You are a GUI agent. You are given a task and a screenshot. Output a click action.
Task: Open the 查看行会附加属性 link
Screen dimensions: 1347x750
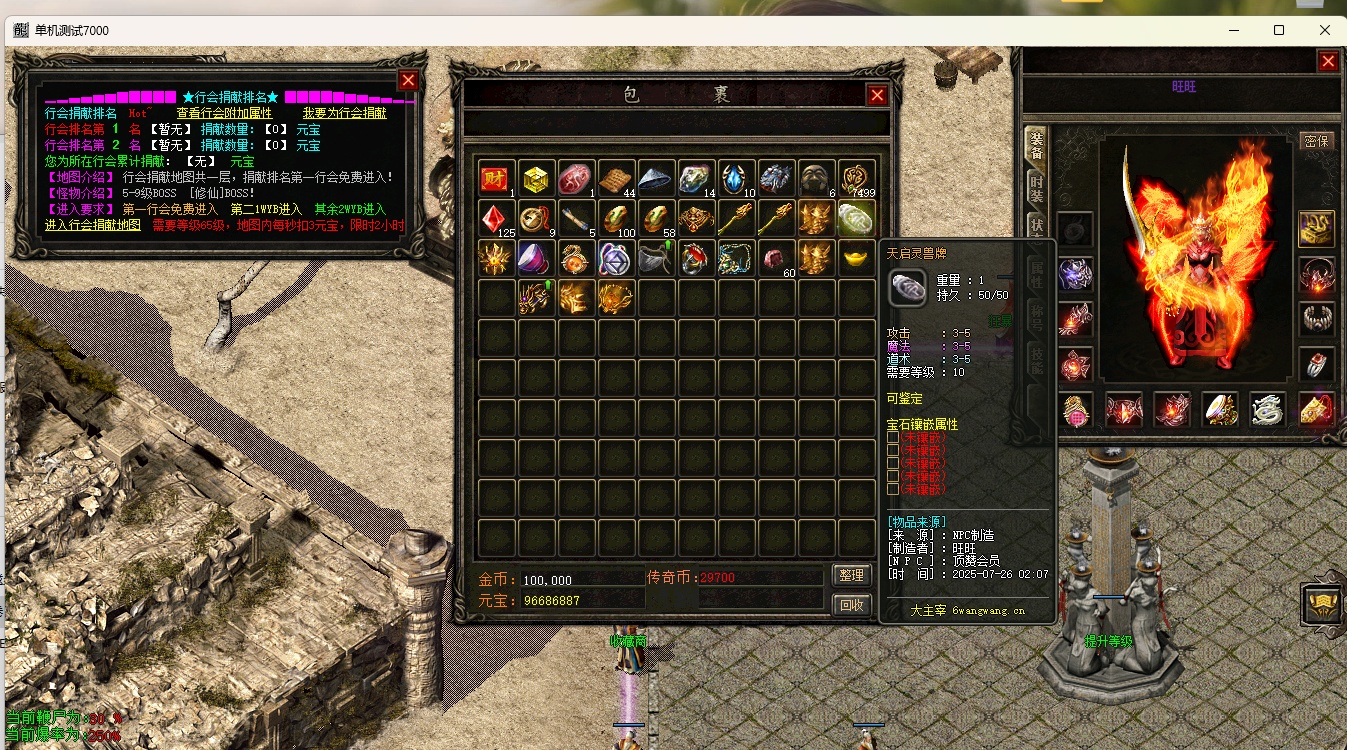coord(224,113)
